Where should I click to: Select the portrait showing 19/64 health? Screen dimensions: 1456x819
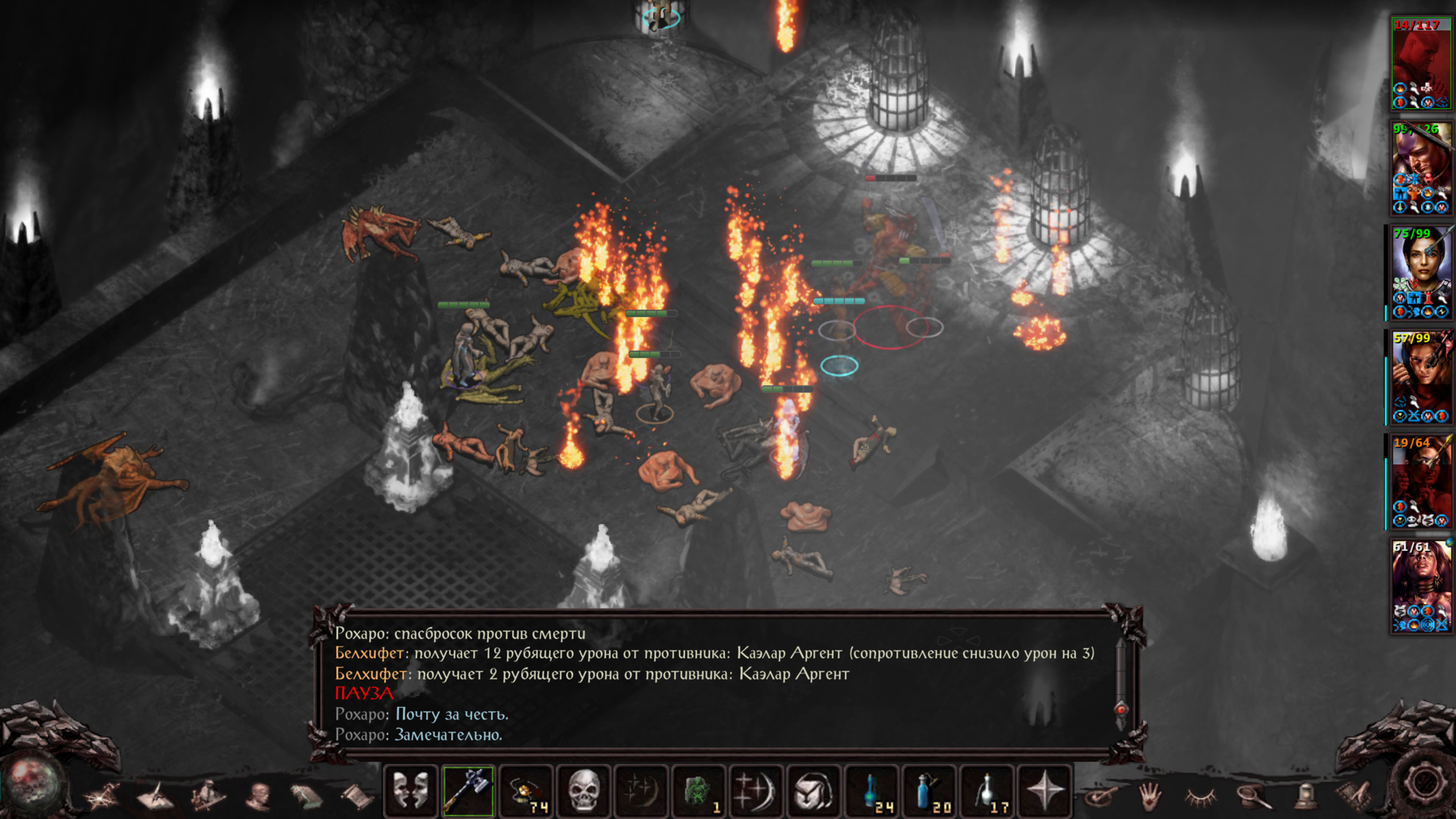click(1420, 481)
